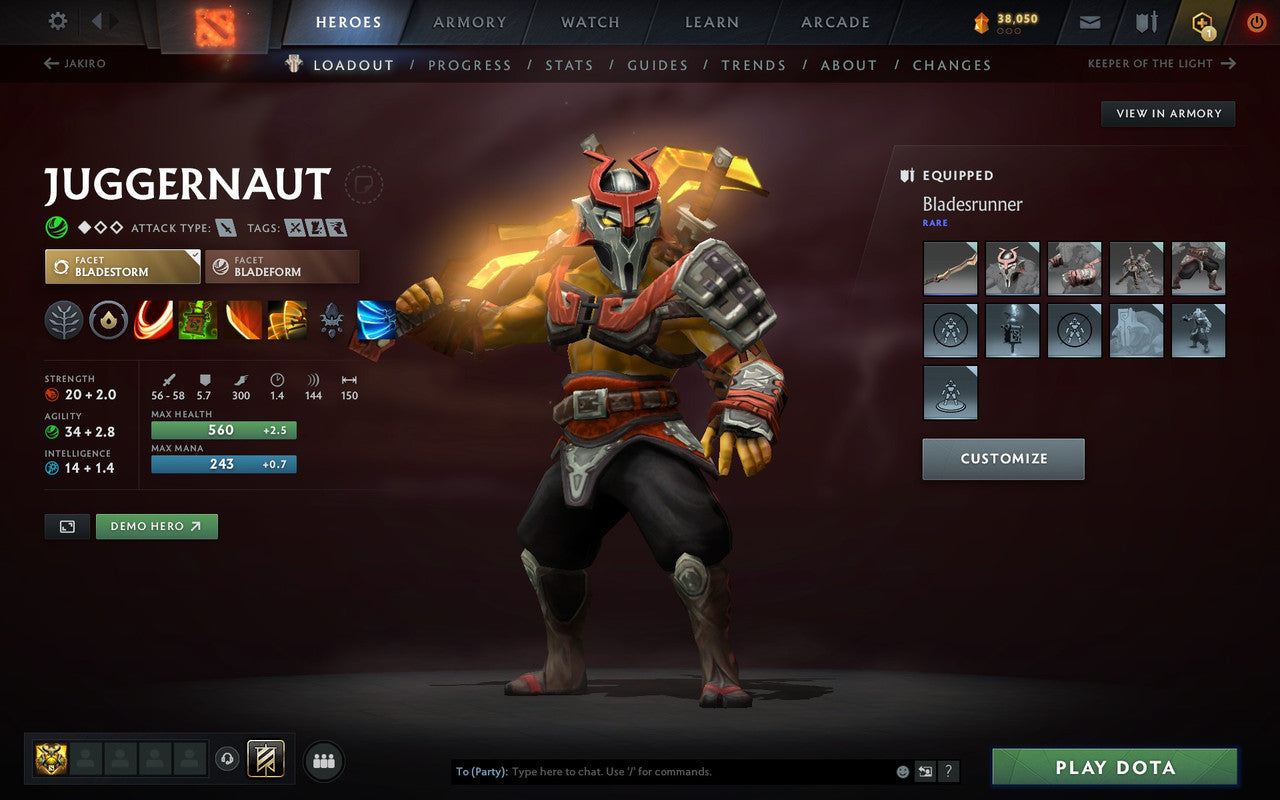Switch to the STATS tab
This screenshot has height=800, width=1280.
(x=569, y=65)
